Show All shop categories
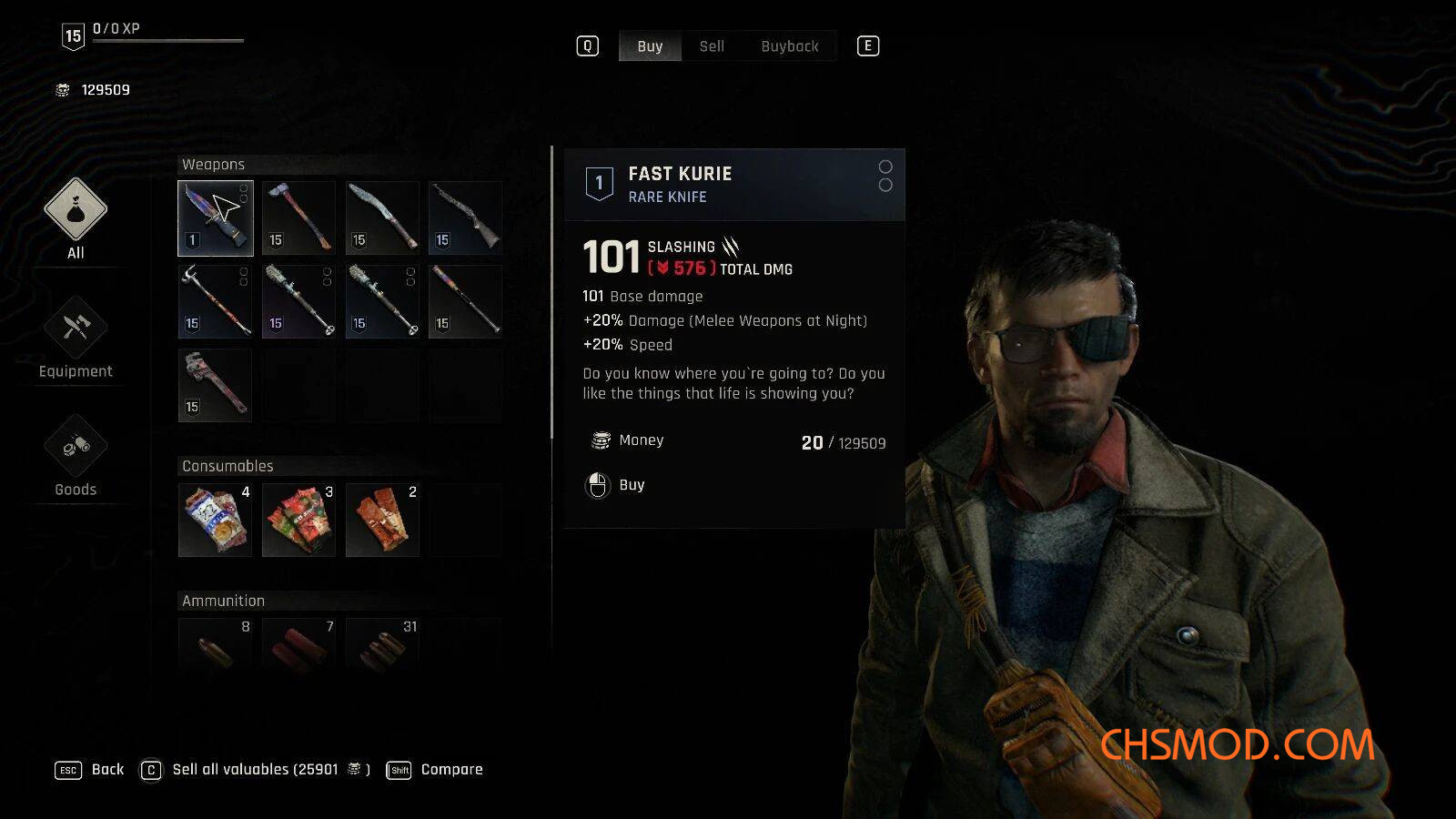The height and width of the screenshot is (819, 1456). 76,218
